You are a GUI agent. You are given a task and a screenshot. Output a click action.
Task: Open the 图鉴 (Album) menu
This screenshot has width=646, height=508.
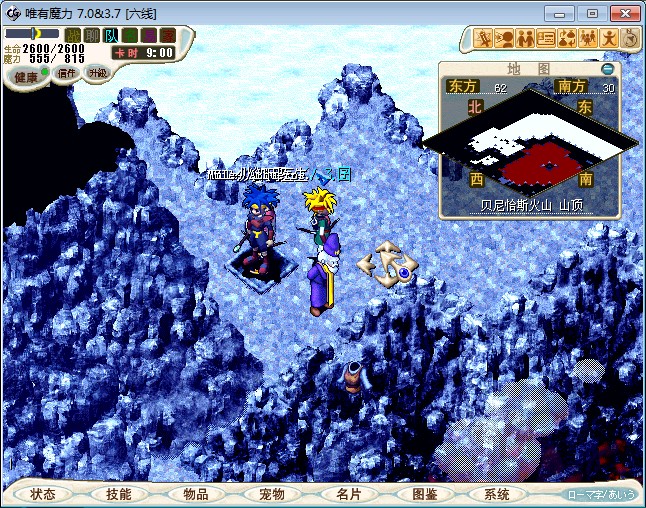coord(423,494)
